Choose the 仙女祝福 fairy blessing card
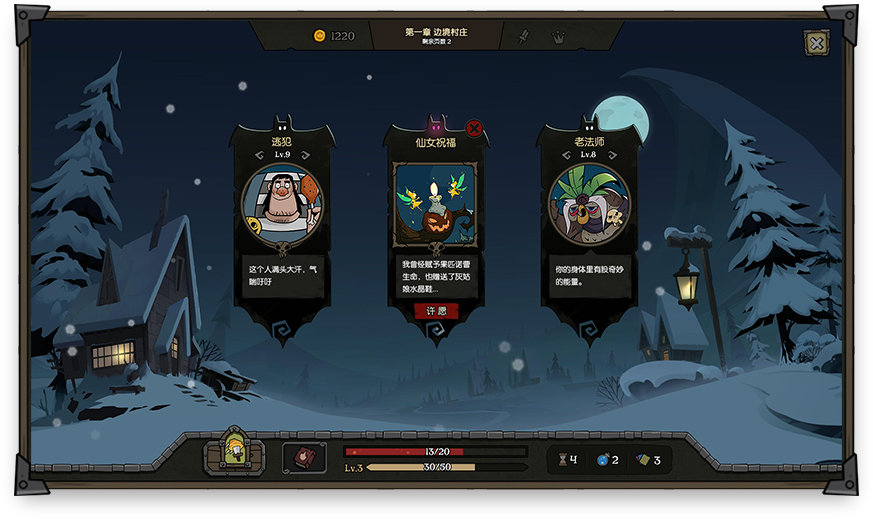The height and width of the screenshot is (519, 873). click(x=436, y=205)
